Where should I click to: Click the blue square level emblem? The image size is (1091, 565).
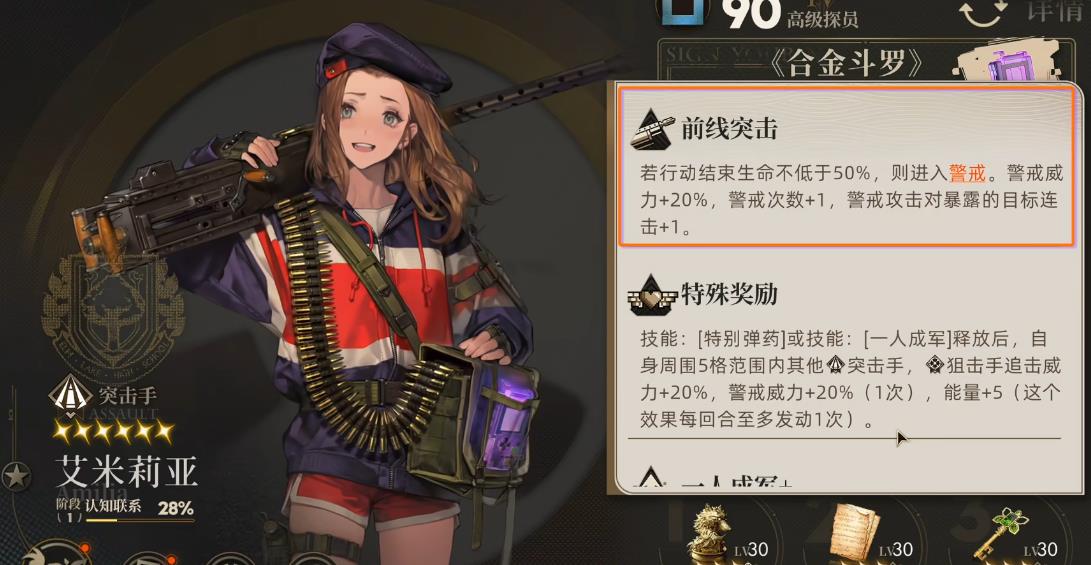tap(683, 10)
